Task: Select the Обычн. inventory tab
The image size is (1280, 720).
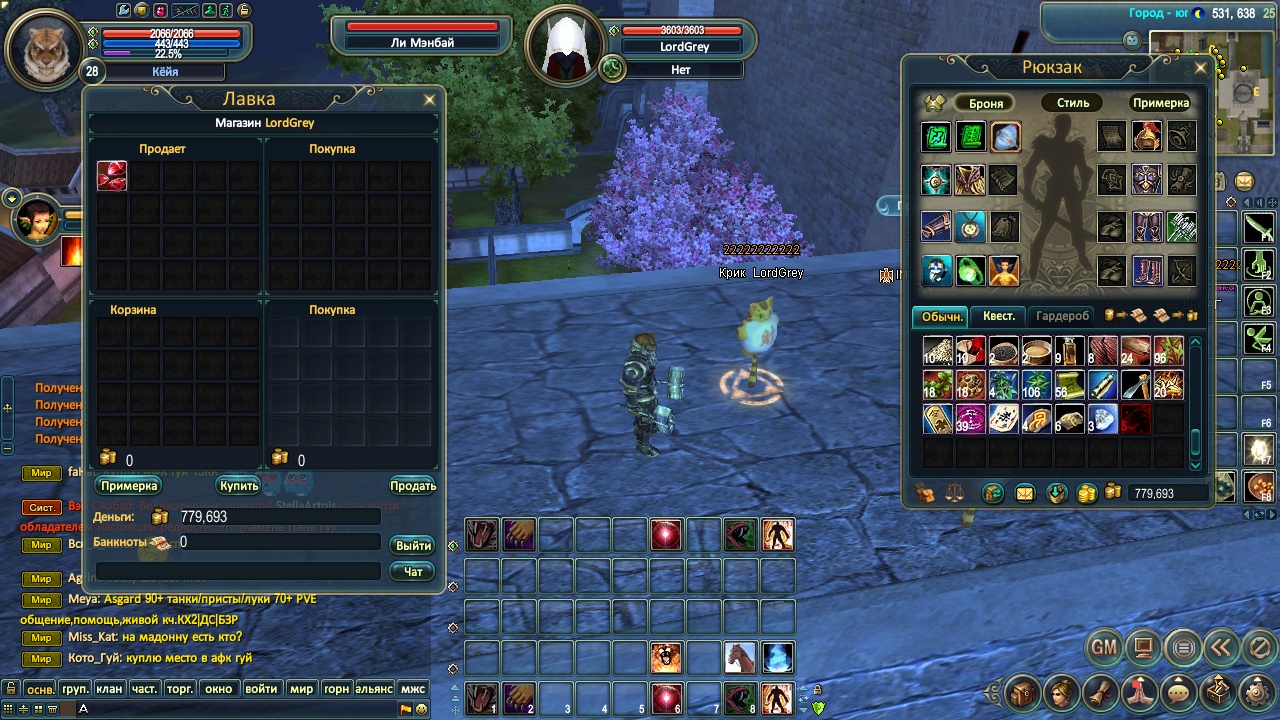Action: [x=942, y=316]
